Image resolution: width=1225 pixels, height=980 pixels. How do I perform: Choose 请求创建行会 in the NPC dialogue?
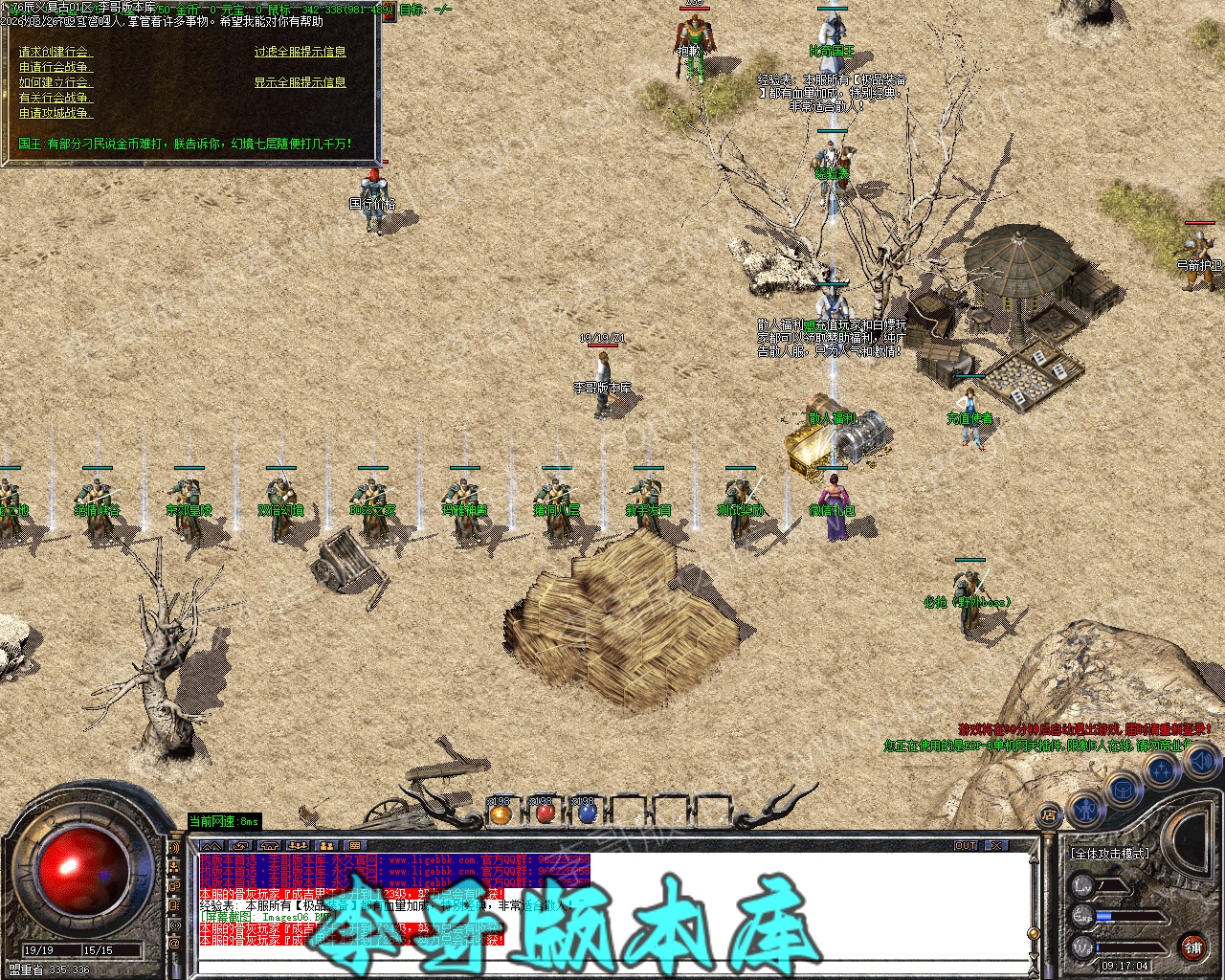[55, 52]
